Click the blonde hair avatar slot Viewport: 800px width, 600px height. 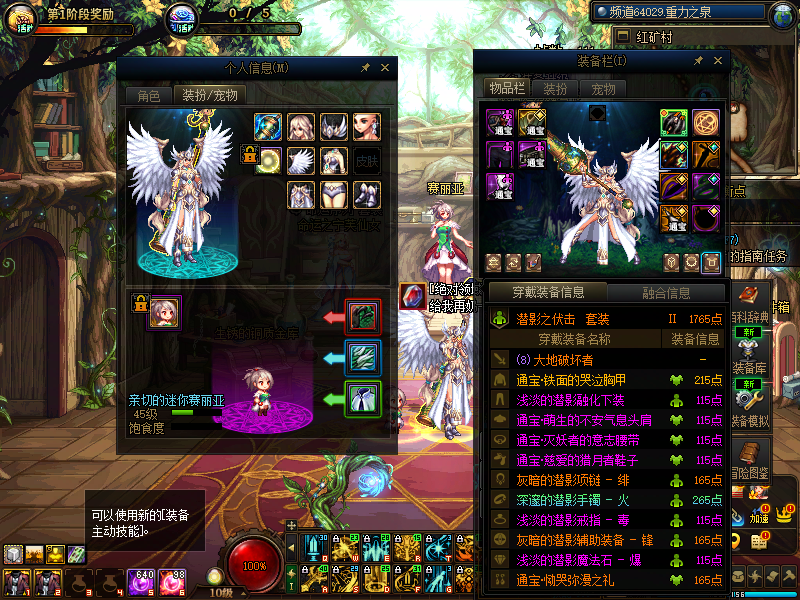pyautogui.click(x=301, y=127)
